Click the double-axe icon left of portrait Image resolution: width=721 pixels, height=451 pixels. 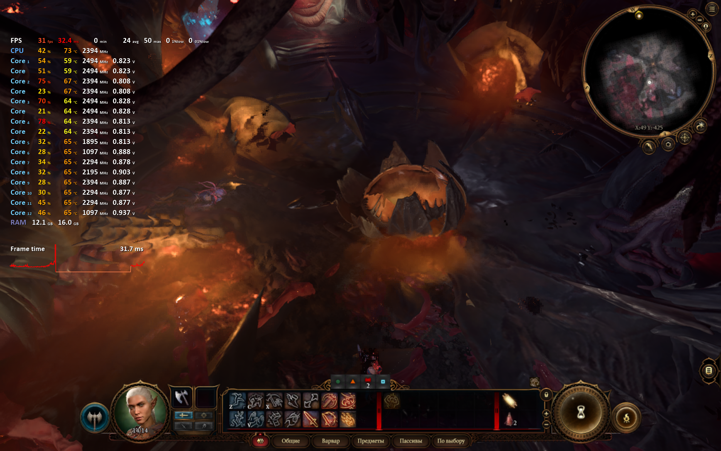tap(95, 416)
